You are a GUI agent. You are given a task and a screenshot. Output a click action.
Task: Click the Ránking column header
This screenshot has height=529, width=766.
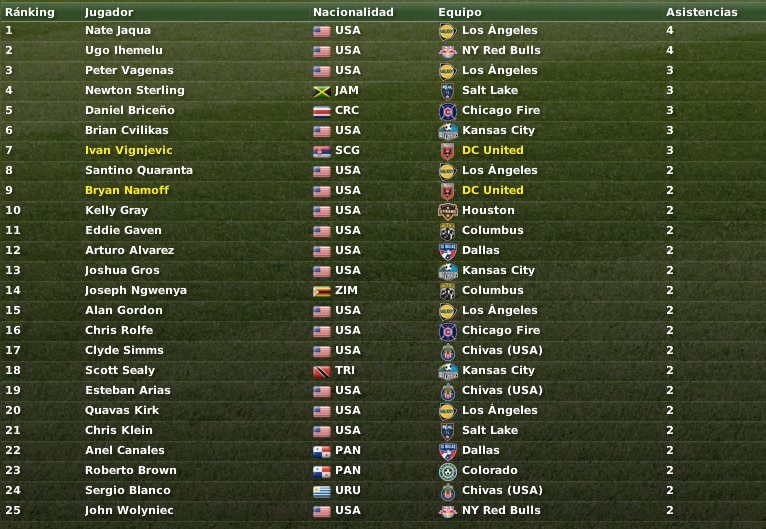pos(30,12)
